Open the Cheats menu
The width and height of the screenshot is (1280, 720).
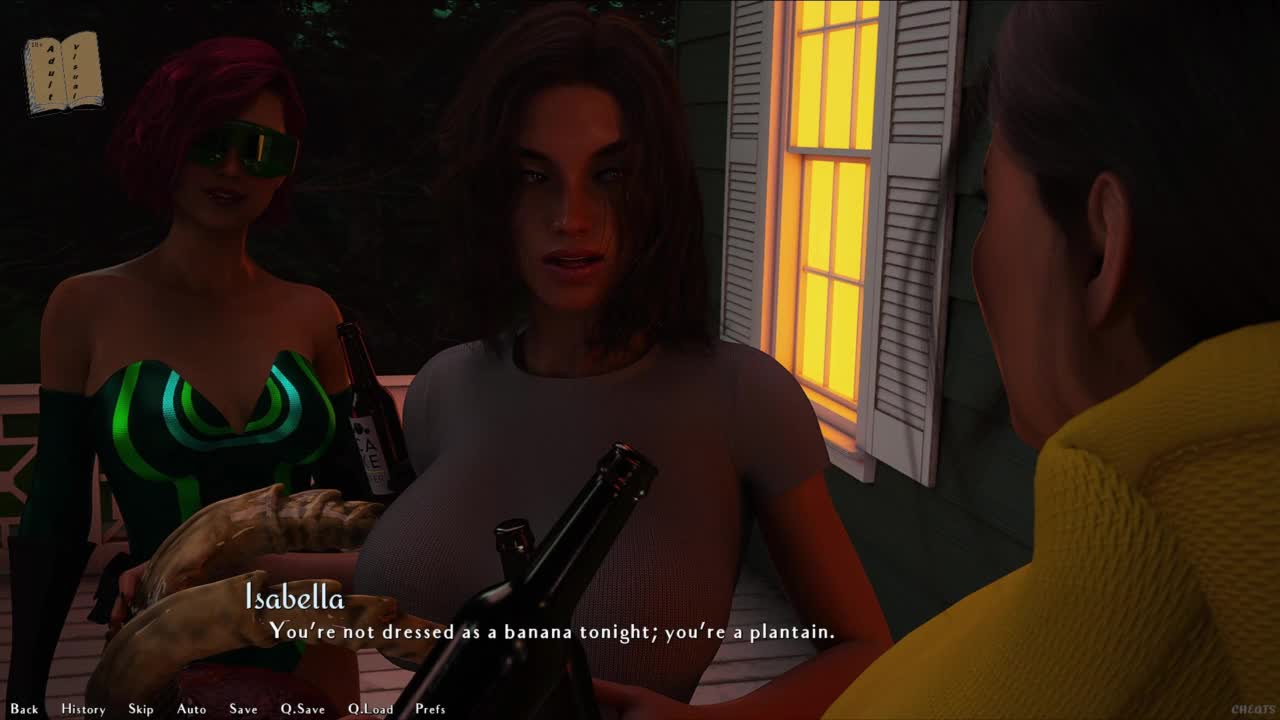(x=1253, y=709)
